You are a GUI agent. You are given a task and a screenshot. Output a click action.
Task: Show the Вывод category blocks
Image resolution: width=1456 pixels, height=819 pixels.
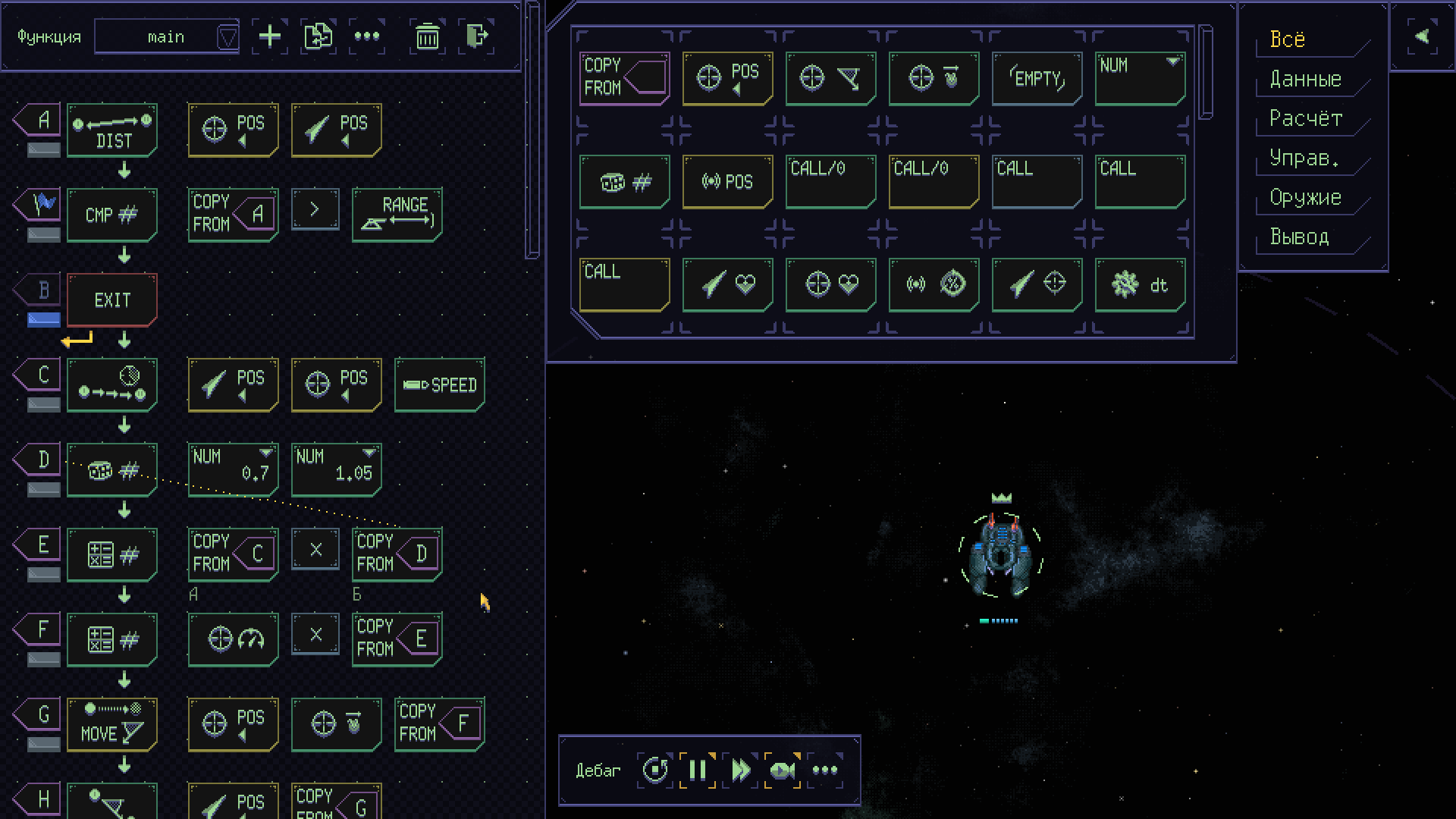click(1299, 237)
